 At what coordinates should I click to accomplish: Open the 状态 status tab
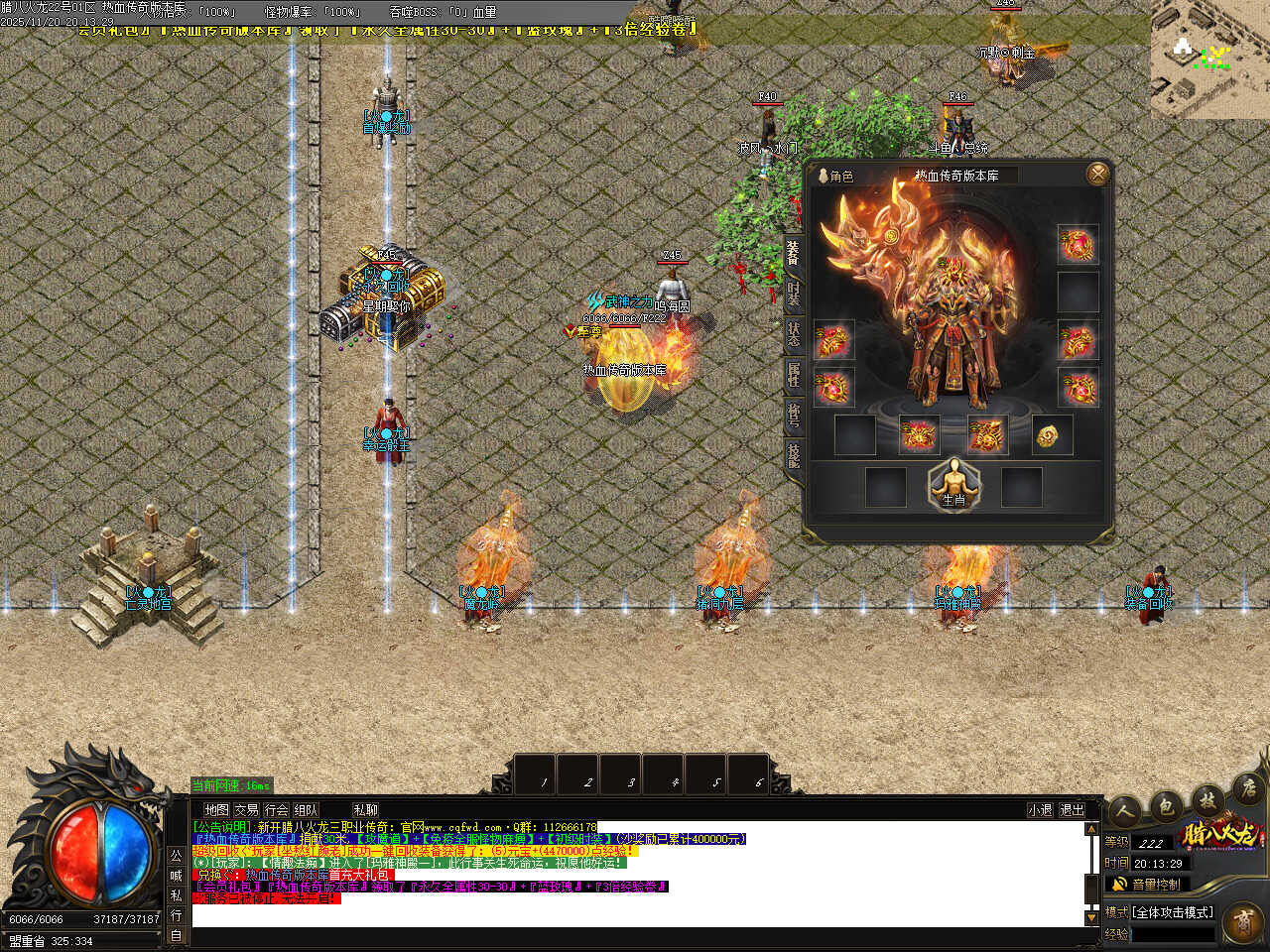[x=794, y=333]
